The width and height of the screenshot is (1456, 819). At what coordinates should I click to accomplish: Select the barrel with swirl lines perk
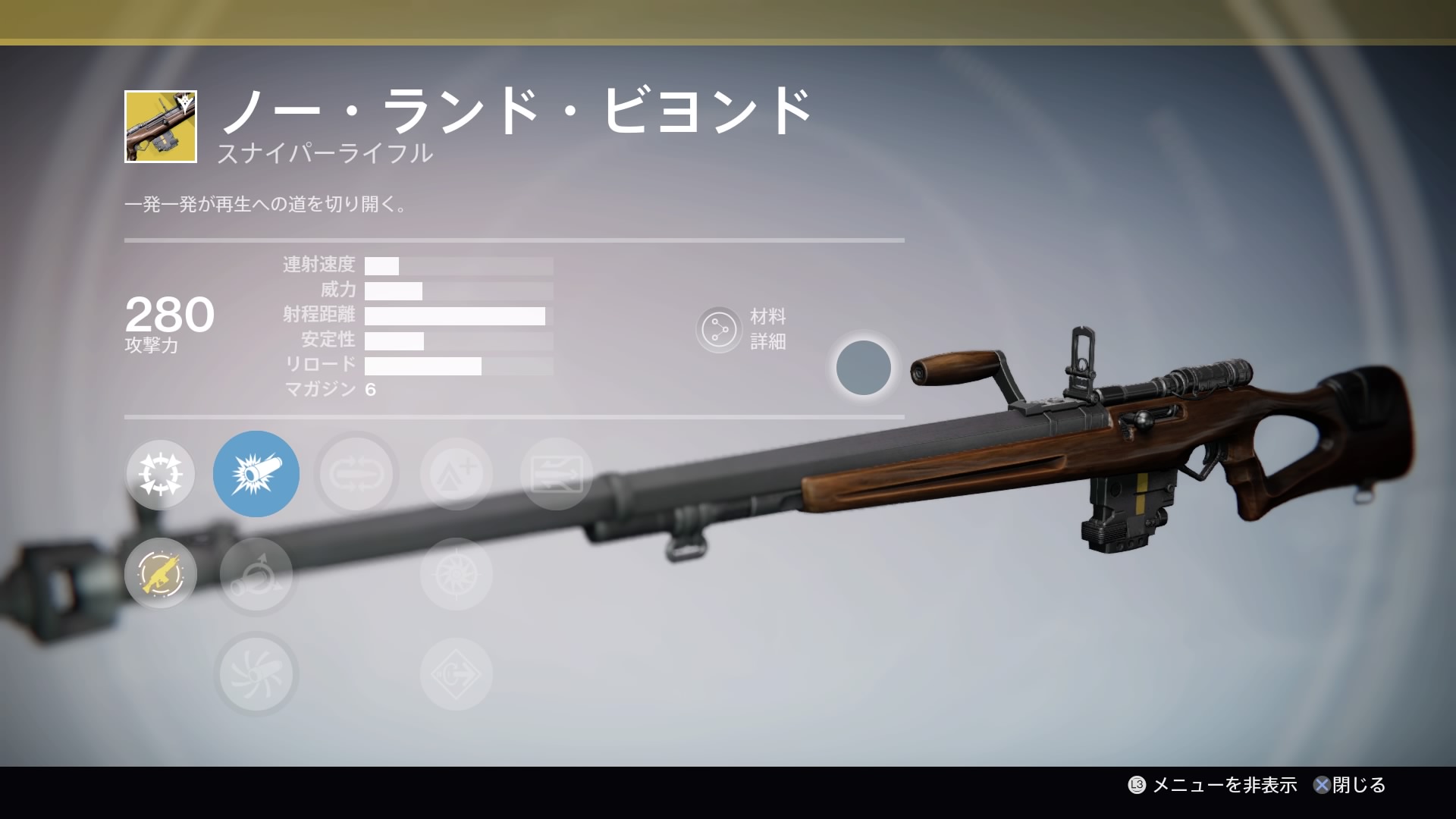tap(256, 674)
